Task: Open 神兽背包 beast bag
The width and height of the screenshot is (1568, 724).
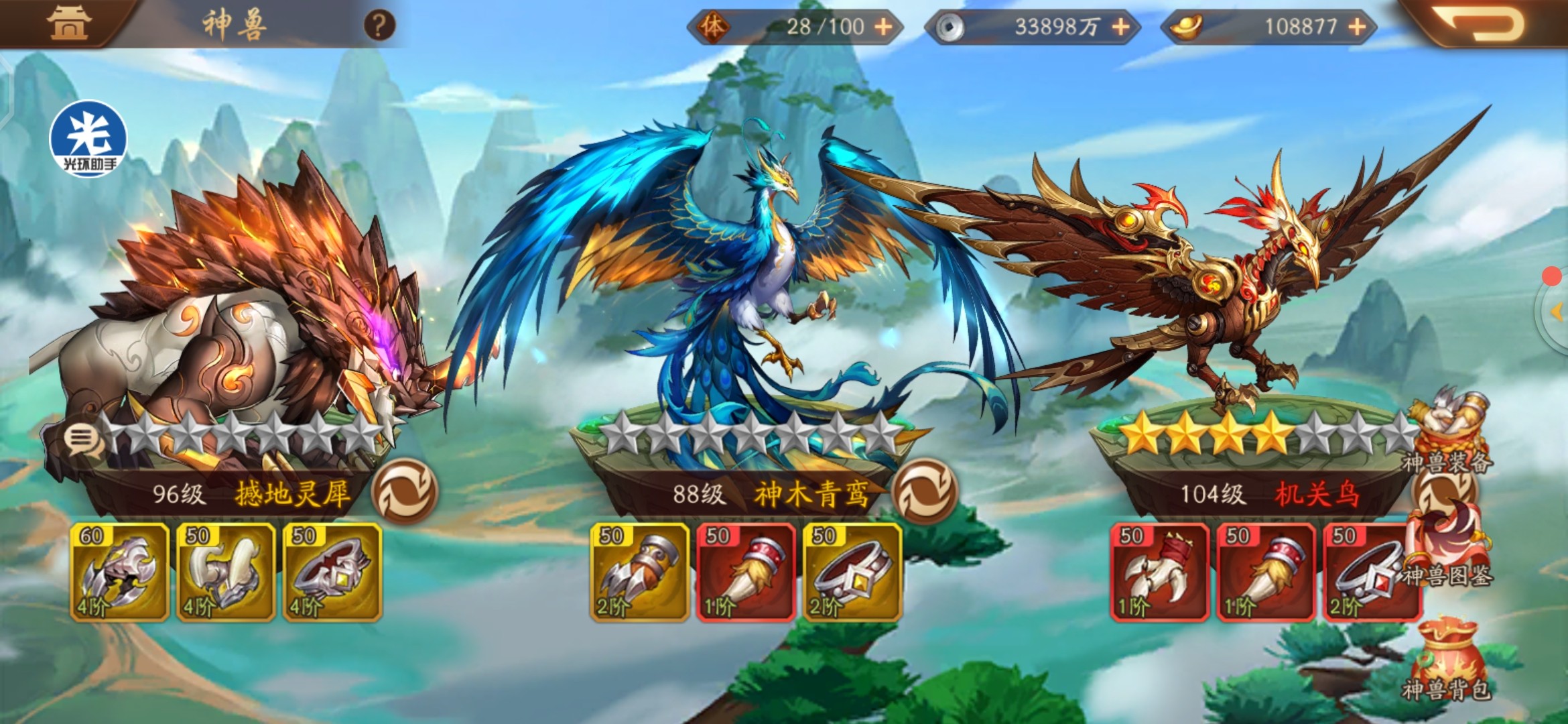Action: [1447, 660]
